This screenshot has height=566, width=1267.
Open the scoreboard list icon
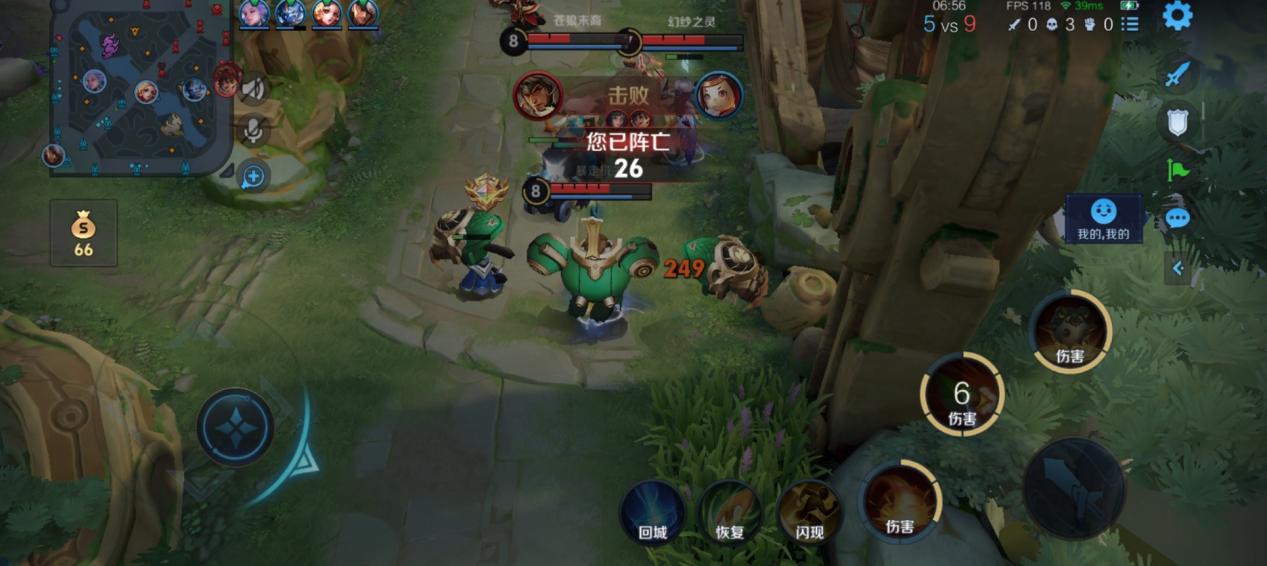pyautogui.click(x=1130, y=24)
